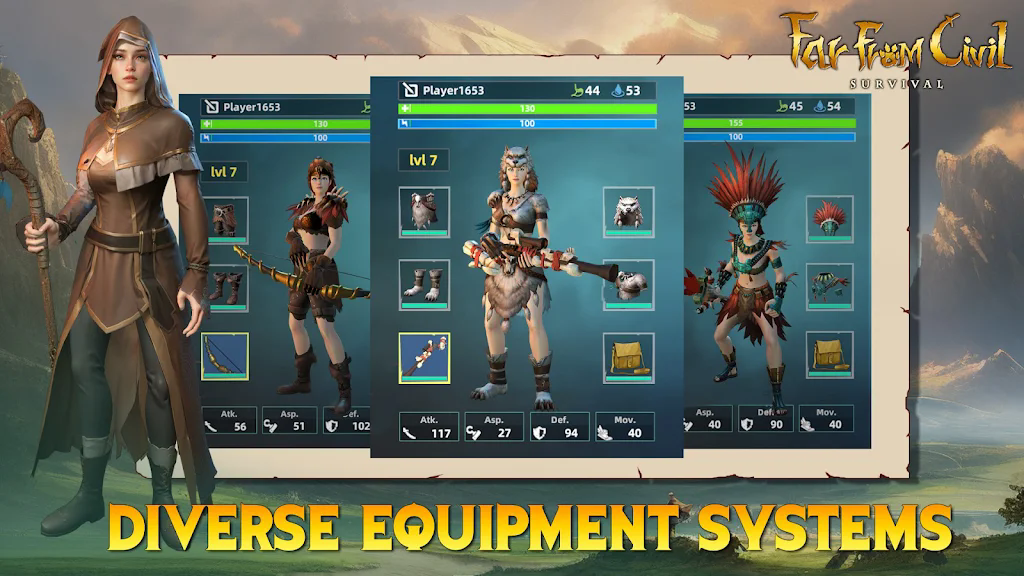Select the red feathered headdress slot
The height and width of the screenshot is (576, 1024).
pyautogui.click(x=829, y=219)
